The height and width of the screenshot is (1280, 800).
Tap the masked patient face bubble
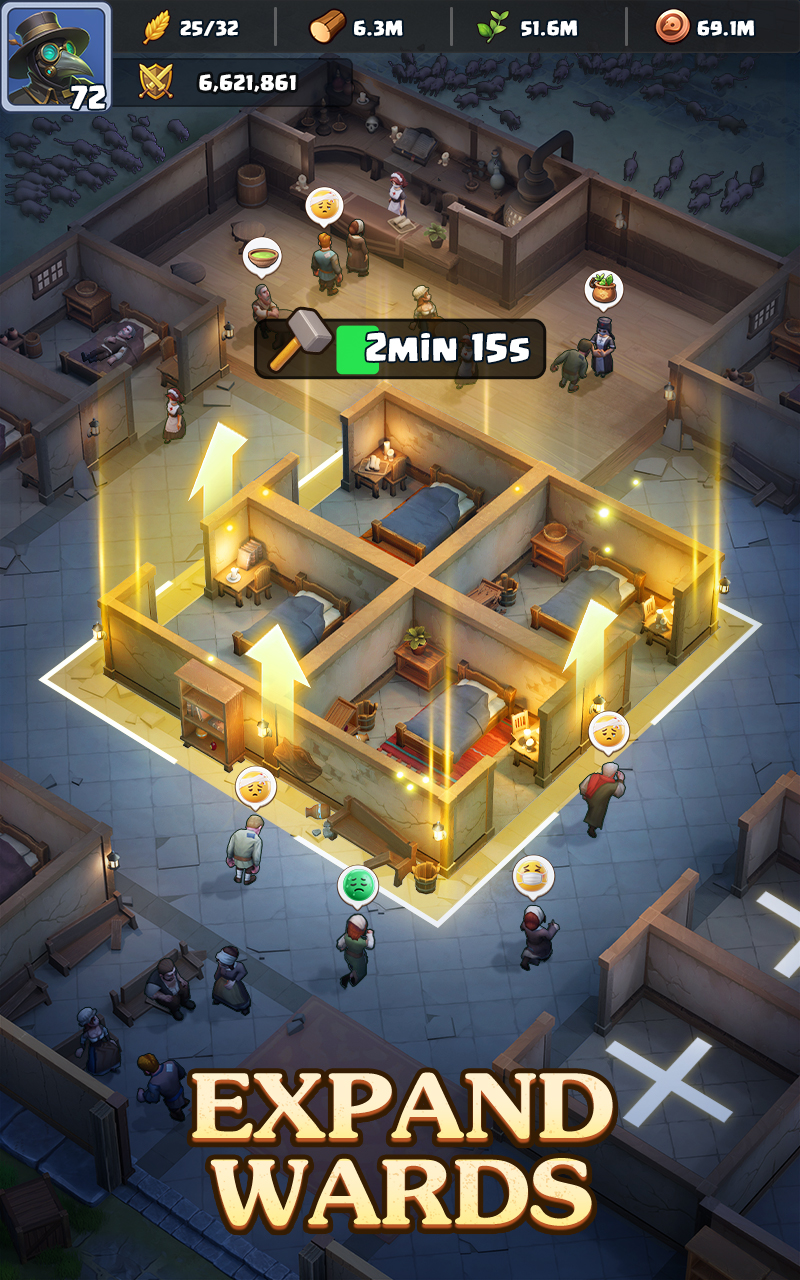533,877
